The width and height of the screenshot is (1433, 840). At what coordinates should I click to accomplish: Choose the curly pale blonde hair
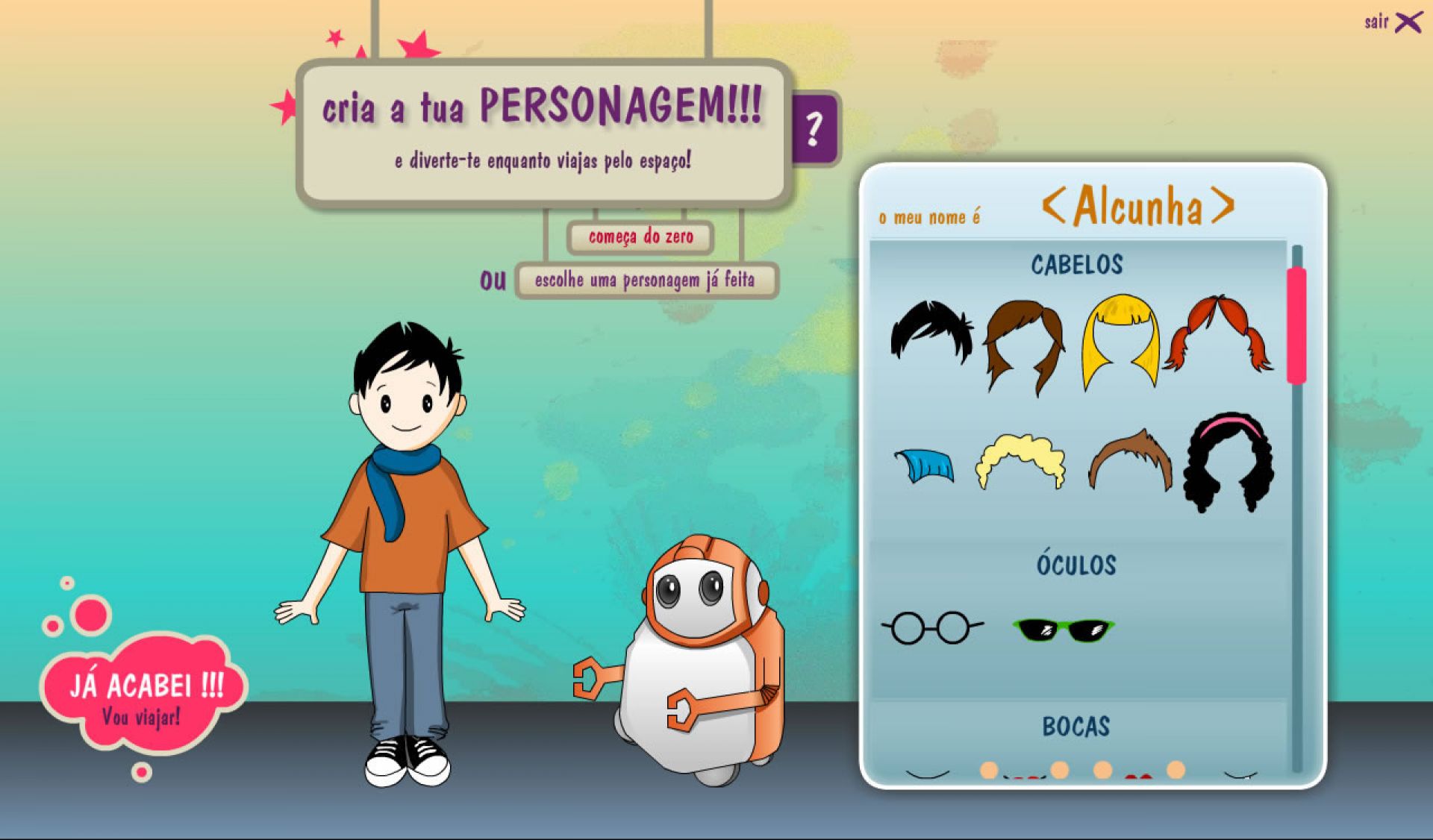(x=1020, y=461)
